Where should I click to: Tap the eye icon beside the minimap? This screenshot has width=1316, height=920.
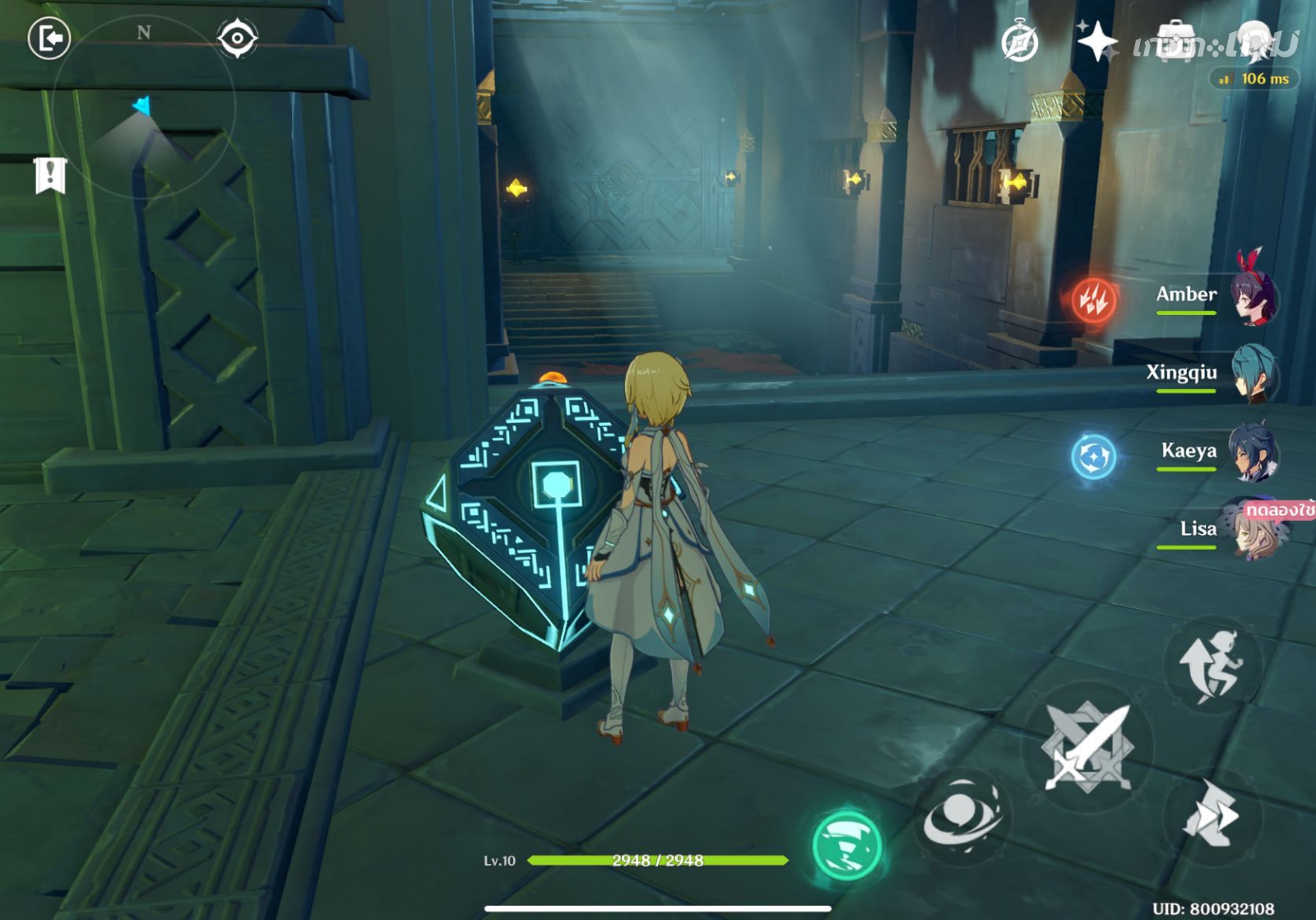point(238,39)
